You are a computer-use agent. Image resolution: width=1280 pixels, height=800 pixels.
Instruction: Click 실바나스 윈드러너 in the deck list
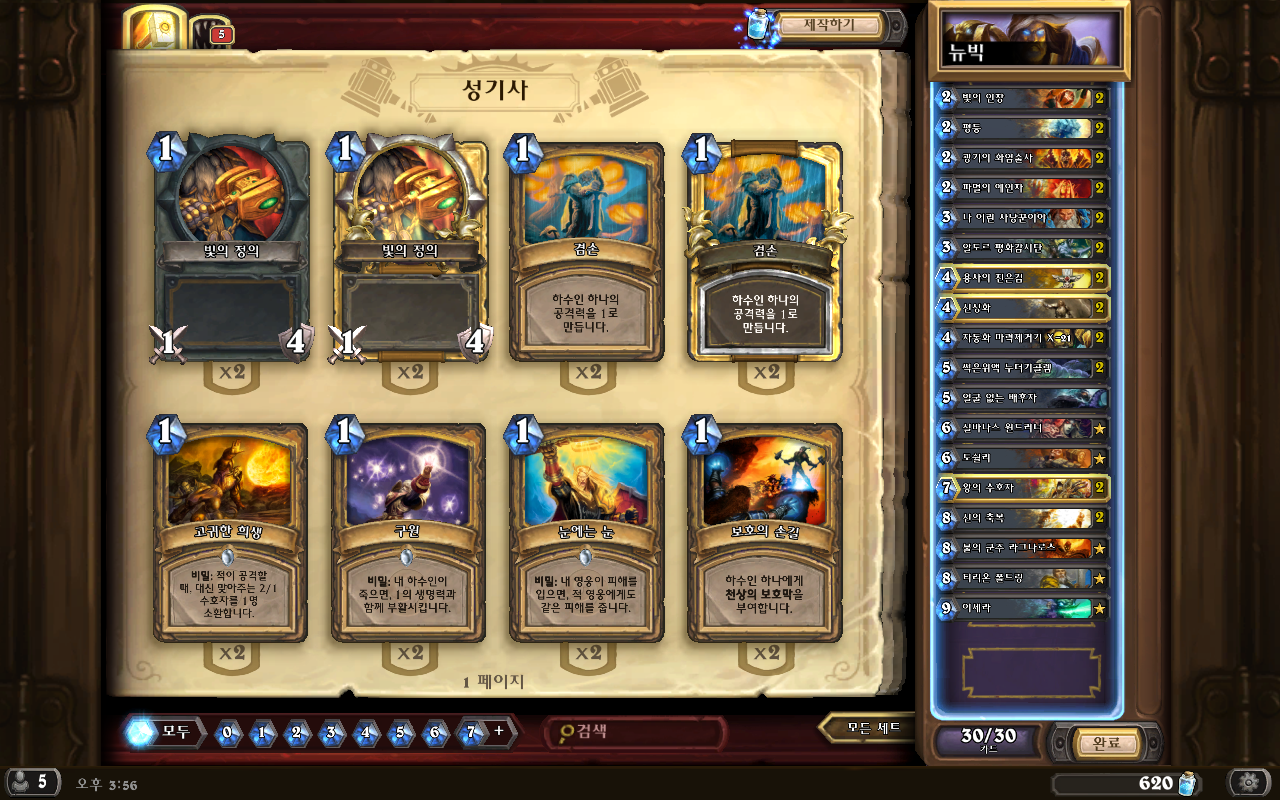(1022, 428)
